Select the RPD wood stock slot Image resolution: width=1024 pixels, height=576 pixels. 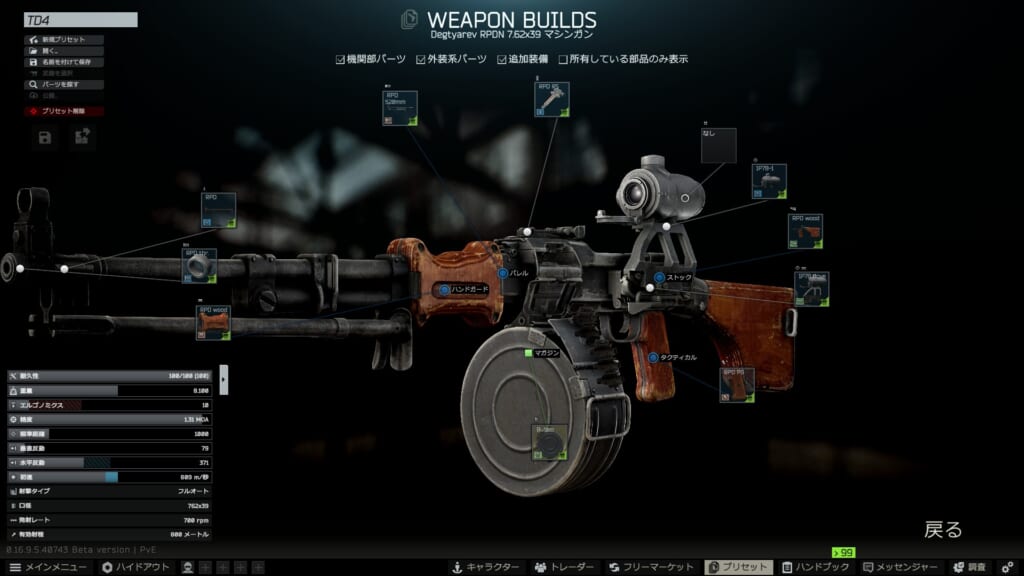(805, 231)
